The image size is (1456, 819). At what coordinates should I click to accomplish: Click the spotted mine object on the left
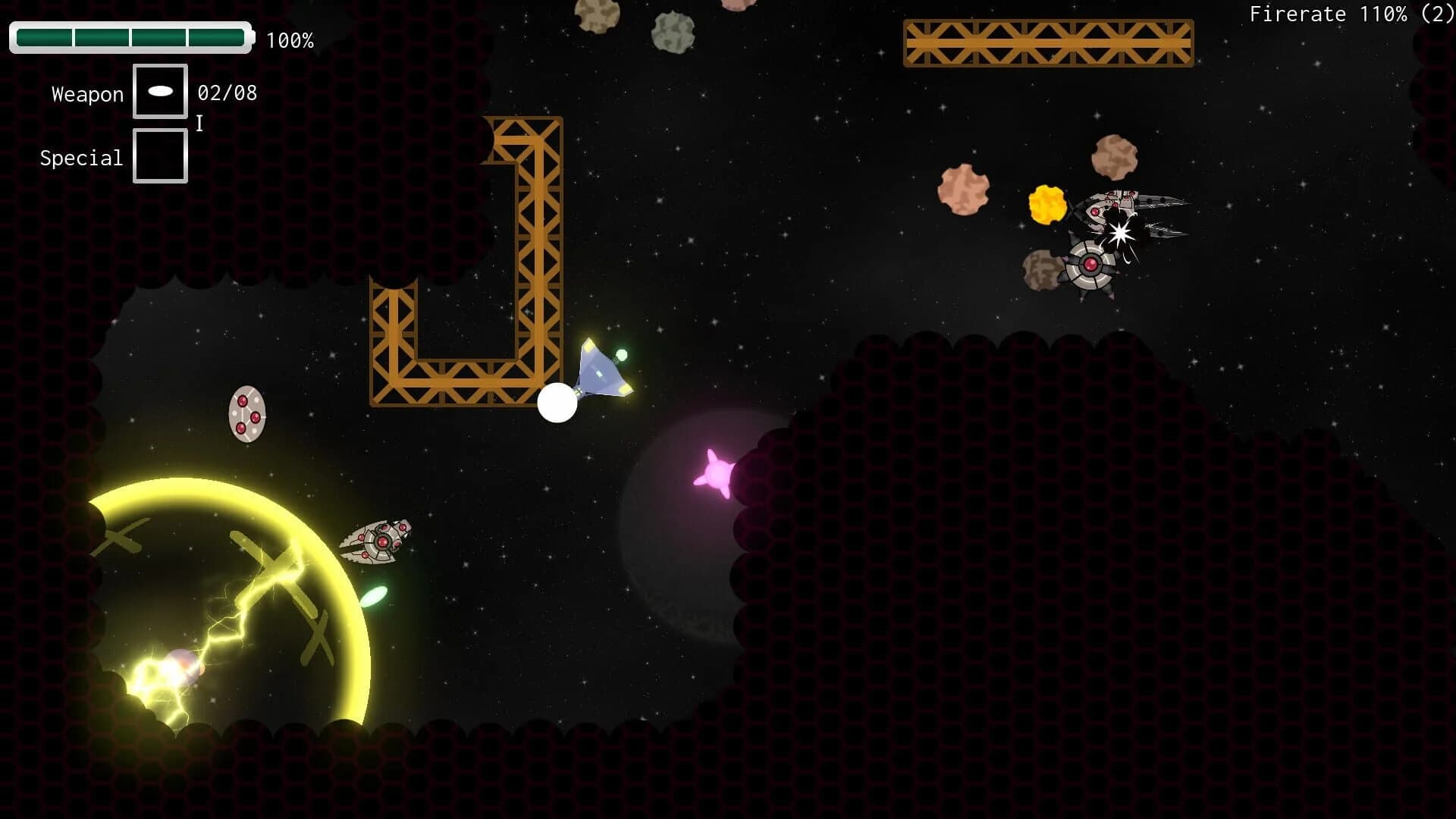click(x=247, y=413)
